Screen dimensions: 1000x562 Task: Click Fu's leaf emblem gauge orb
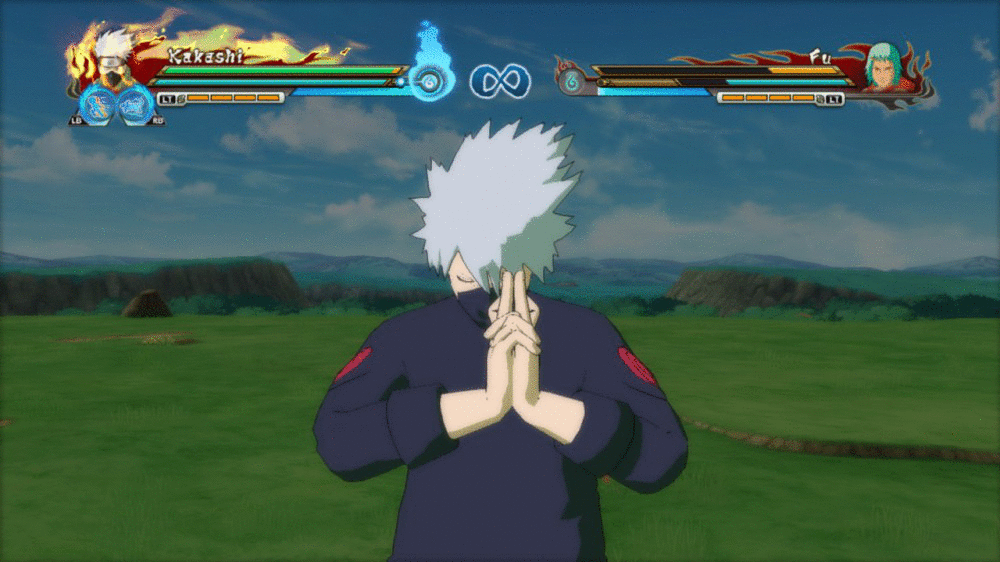point(571,81)
